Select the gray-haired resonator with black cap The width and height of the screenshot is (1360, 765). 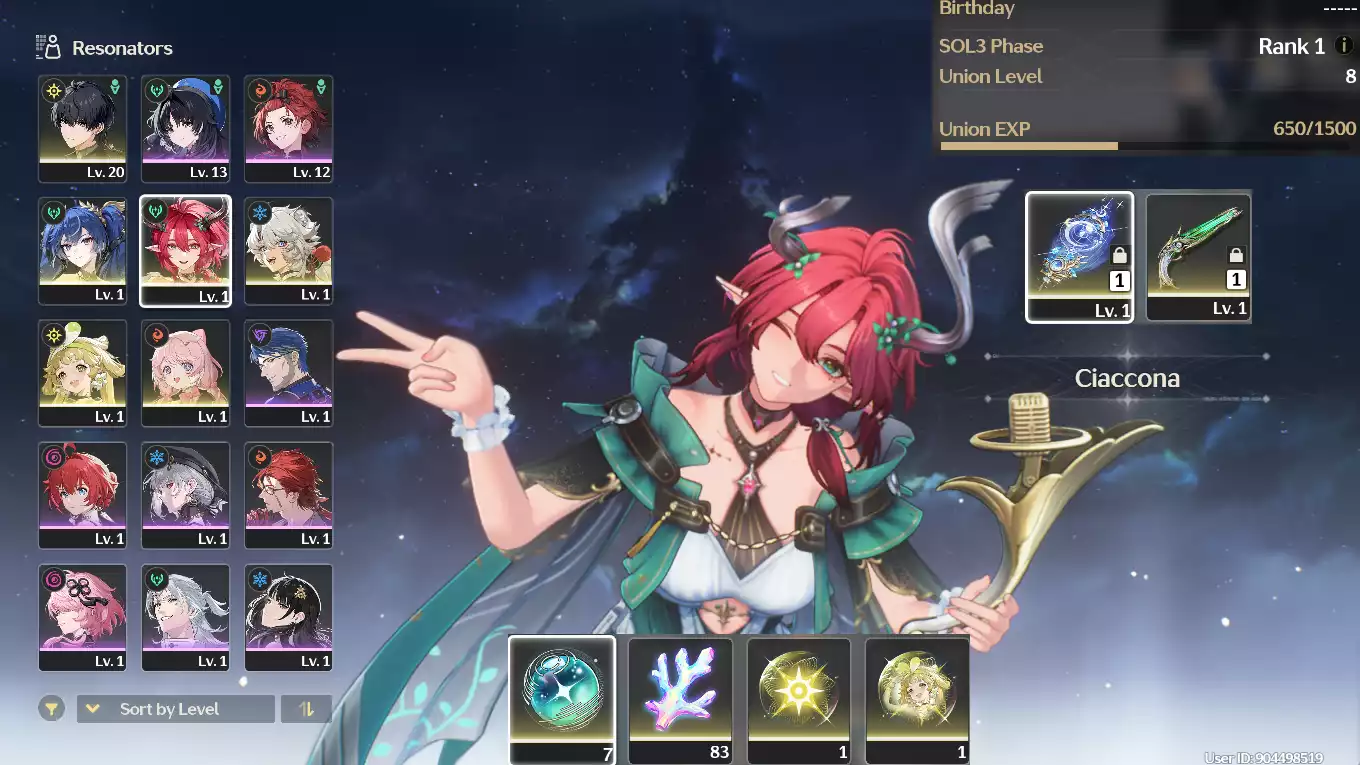(186, 494)
